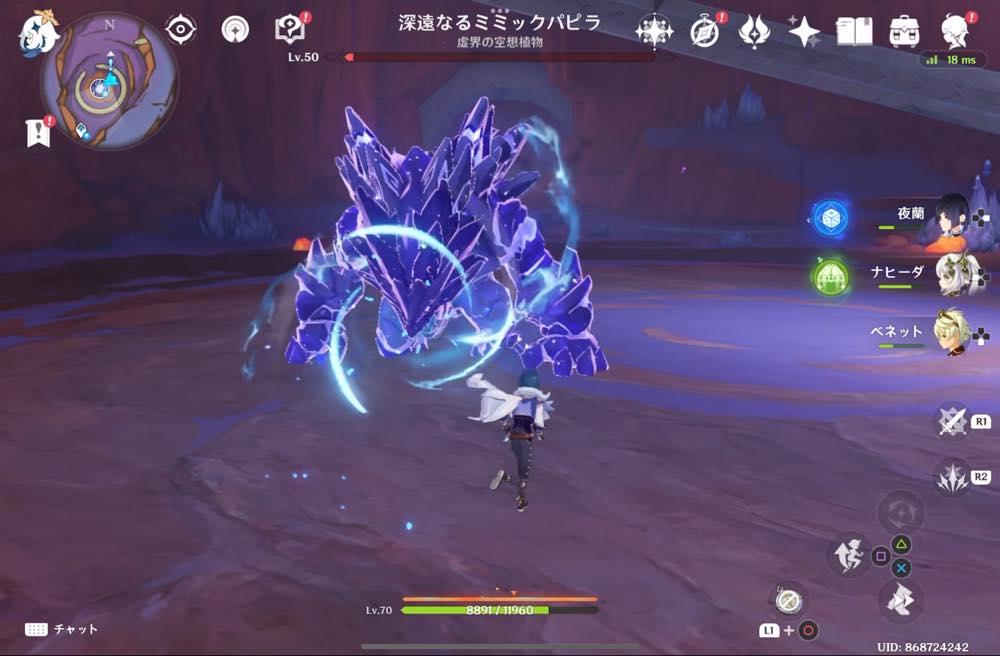Open the Adventurer Handbook book icon
Screen dimensions: 1000x656
point(854,31)
